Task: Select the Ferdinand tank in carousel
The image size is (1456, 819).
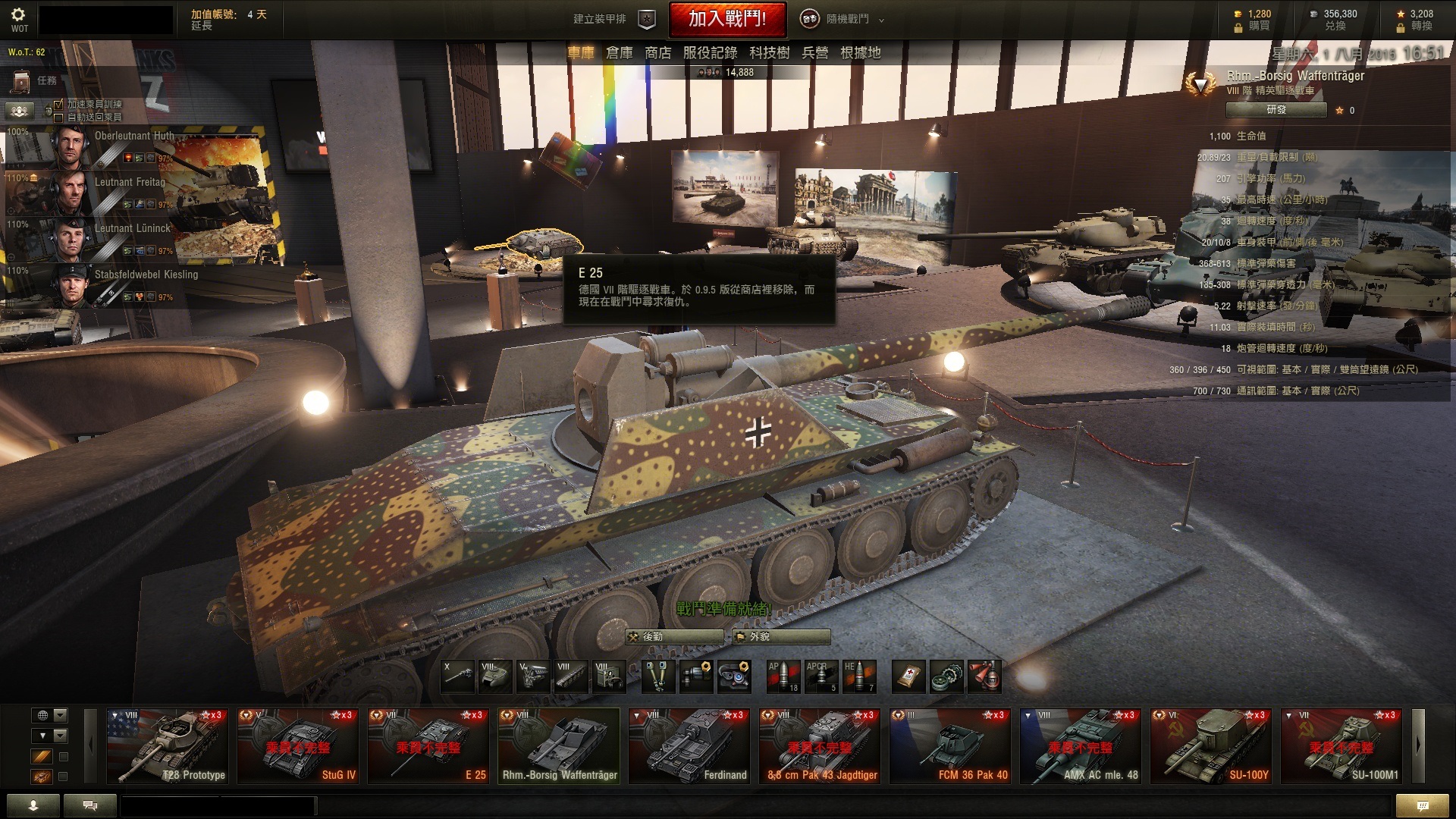Action: (x=689, y=746)
